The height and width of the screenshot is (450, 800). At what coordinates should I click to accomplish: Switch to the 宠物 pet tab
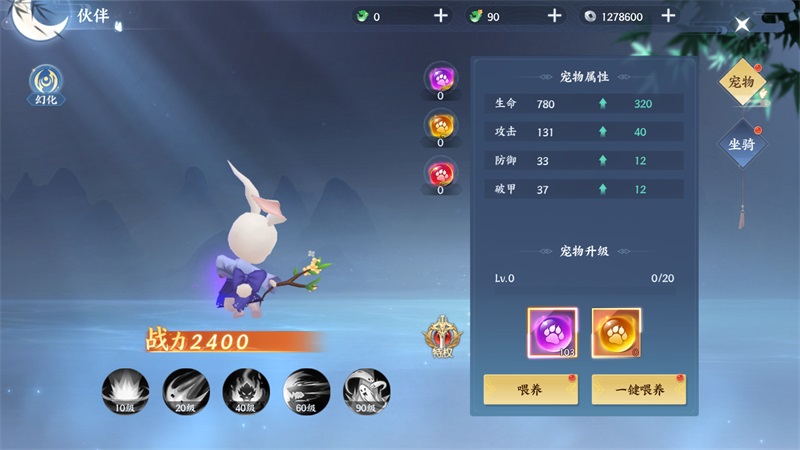741,83
